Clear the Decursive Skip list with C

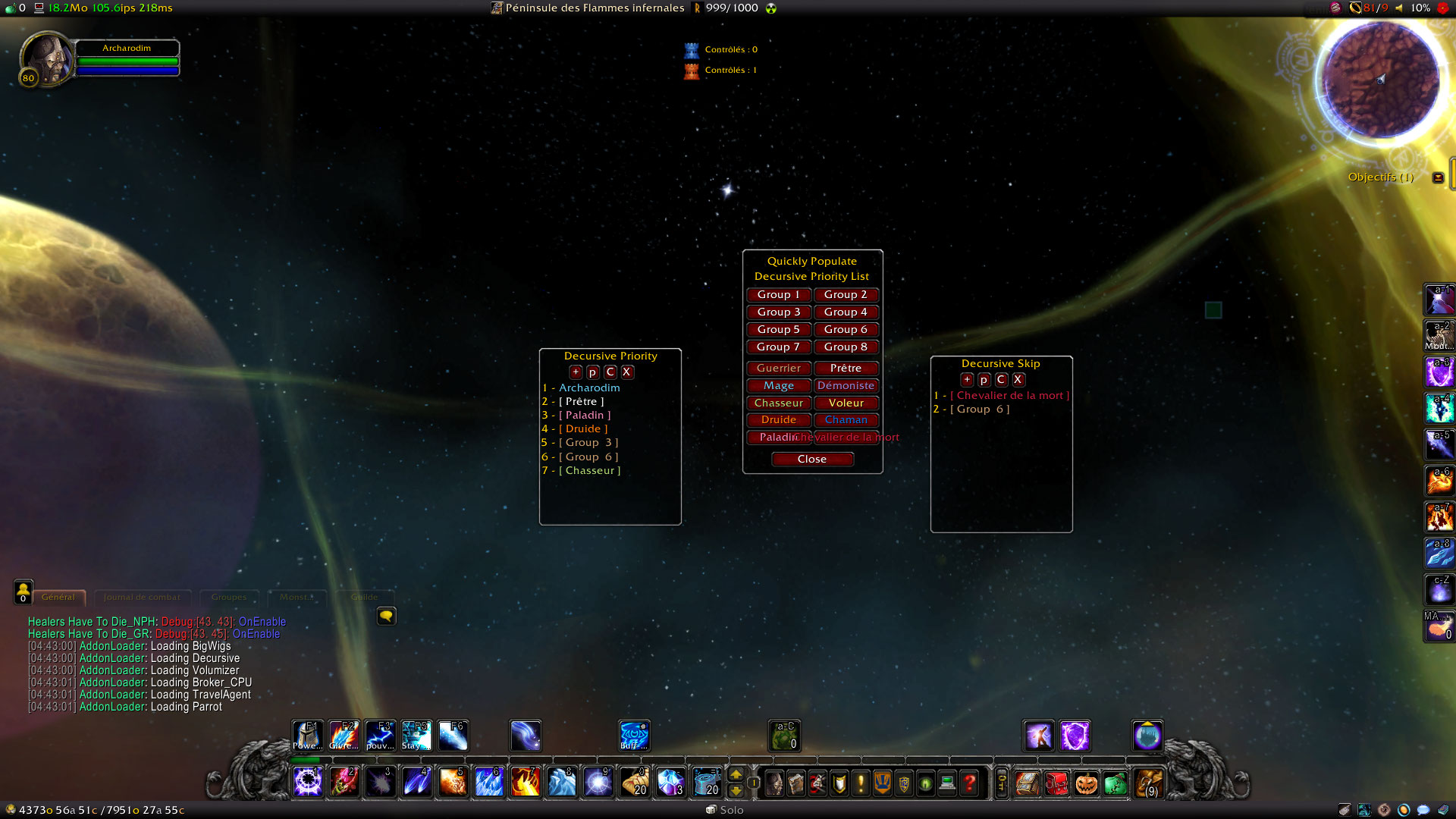tap(1001, 380)
